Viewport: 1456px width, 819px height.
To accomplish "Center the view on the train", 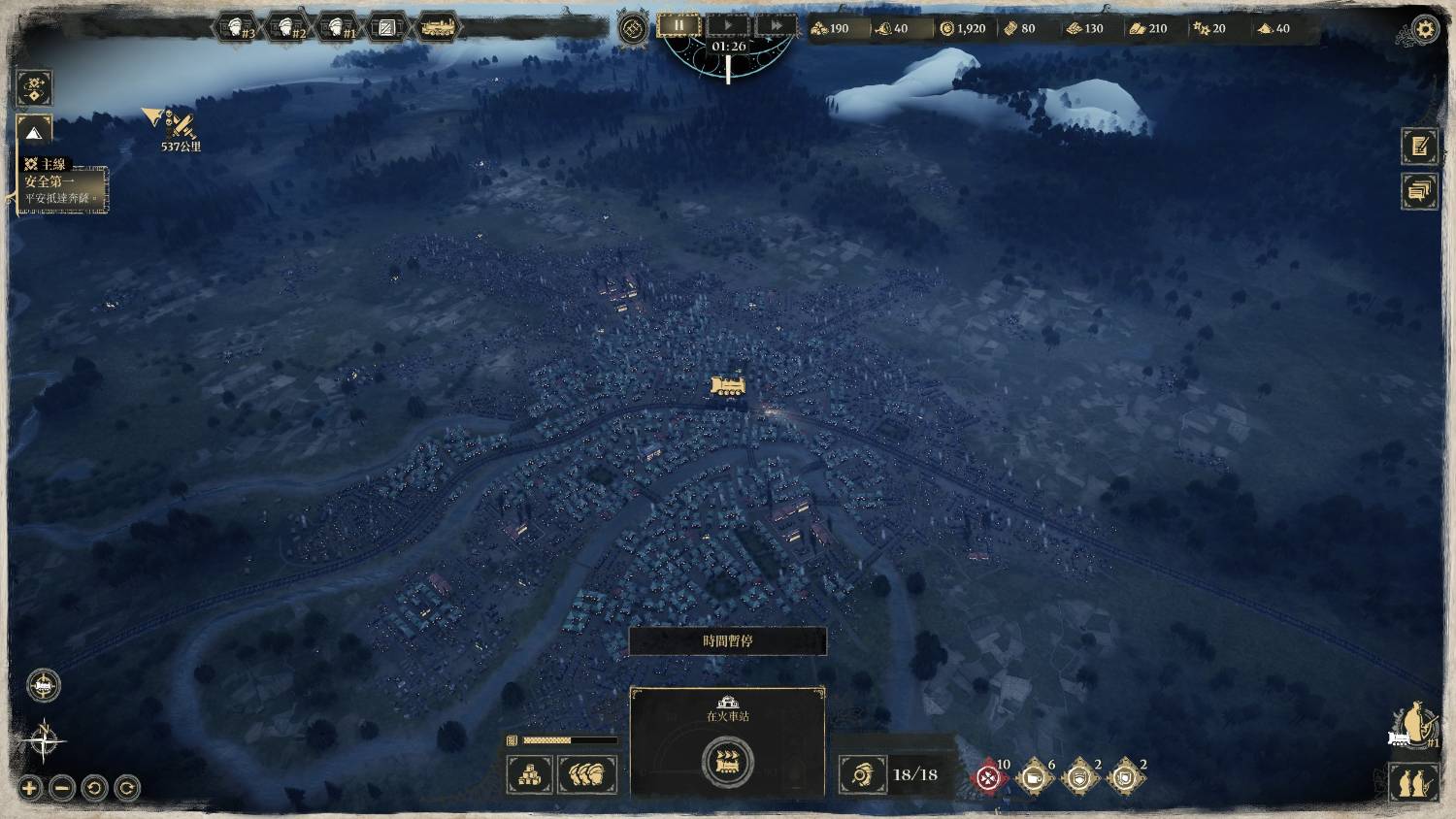I will (x=43, y=686).
